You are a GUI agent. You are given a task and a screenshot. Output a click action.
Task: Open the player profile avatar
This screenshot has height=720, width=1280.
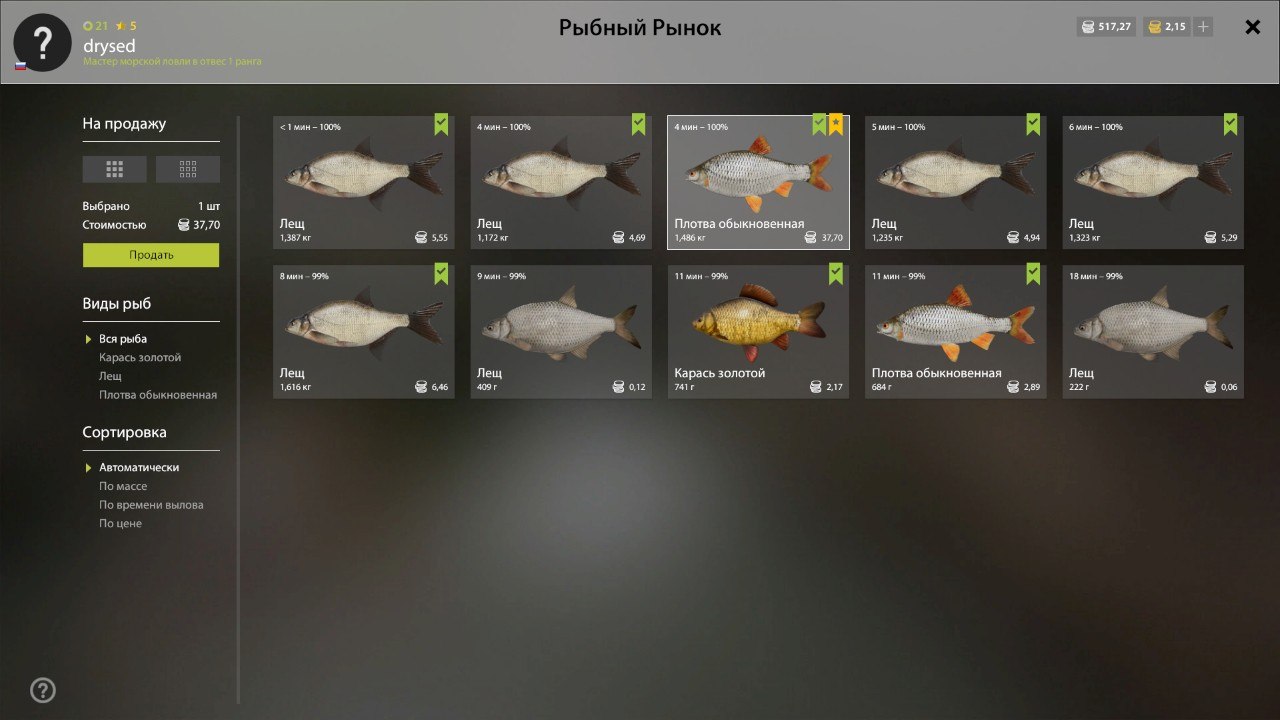tap(42, 42)
